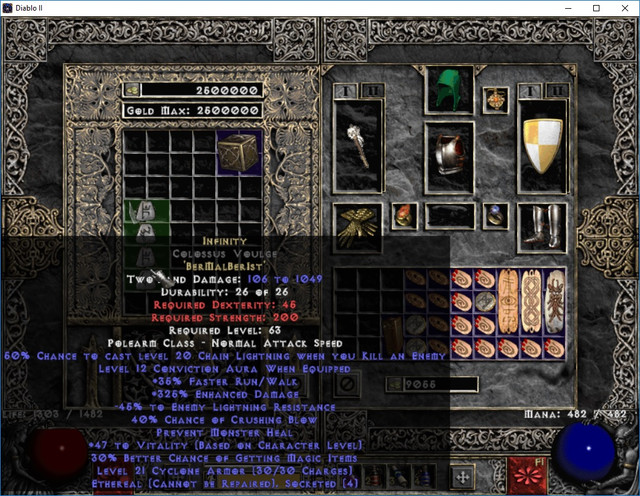Viewport: 640px width, 496px height.
Task: Select the equipped golden gloves
Action: 357,226
